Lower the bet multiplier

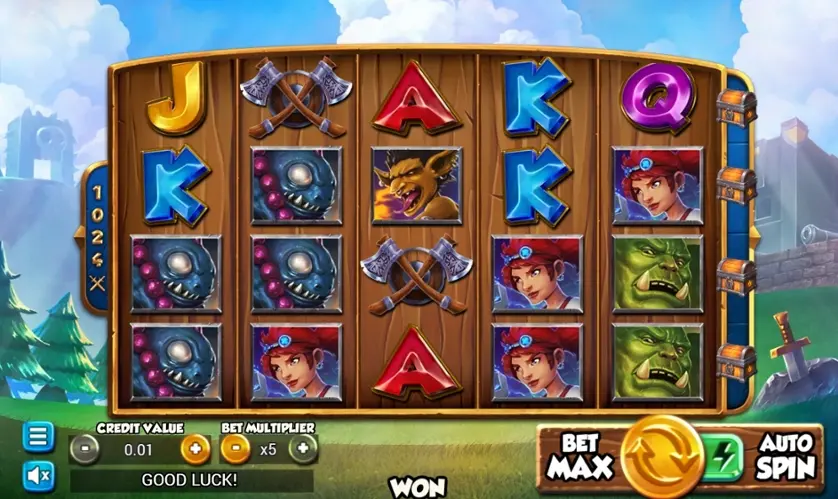pyautogui.click(x=234, y=449)
